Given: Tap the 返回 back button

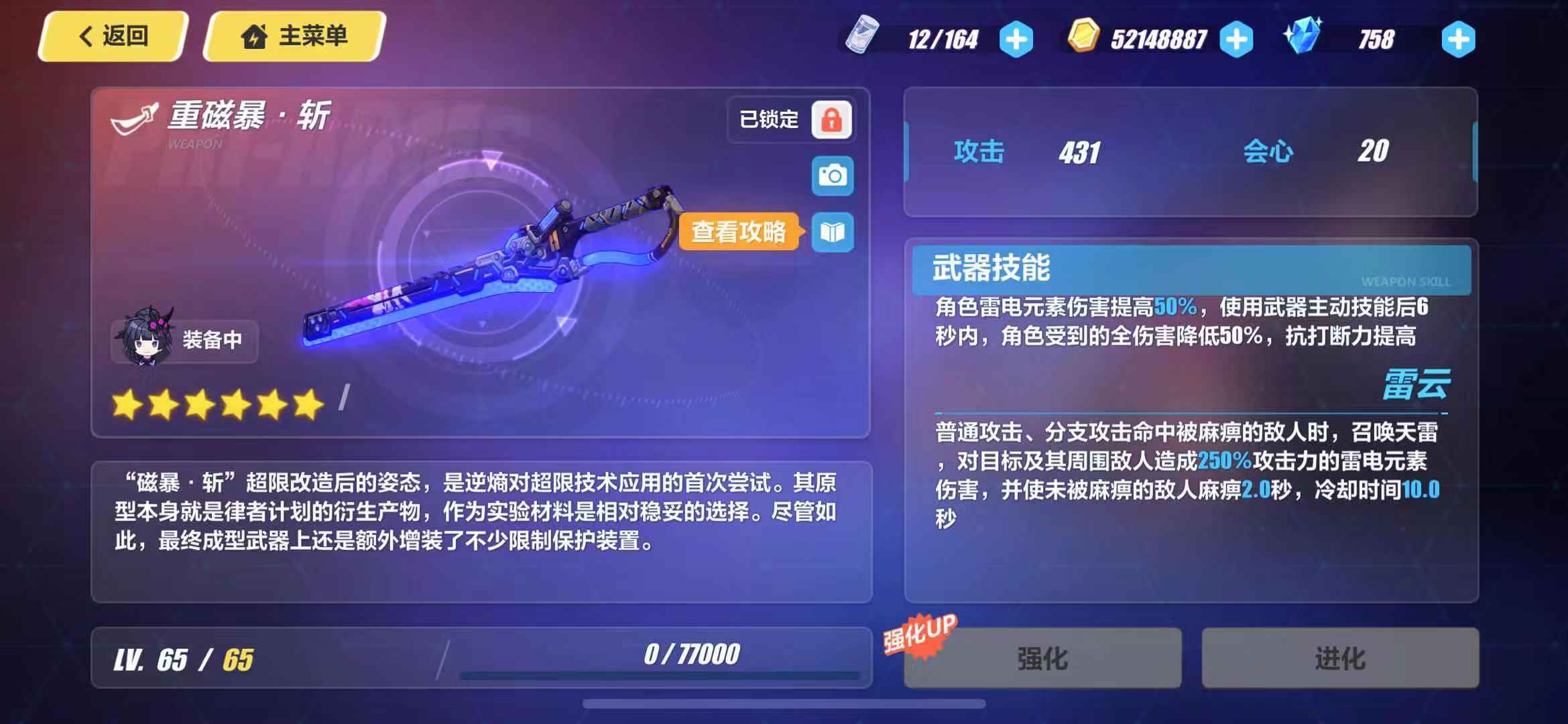Looking at the screenshot, I should point(111,38).
